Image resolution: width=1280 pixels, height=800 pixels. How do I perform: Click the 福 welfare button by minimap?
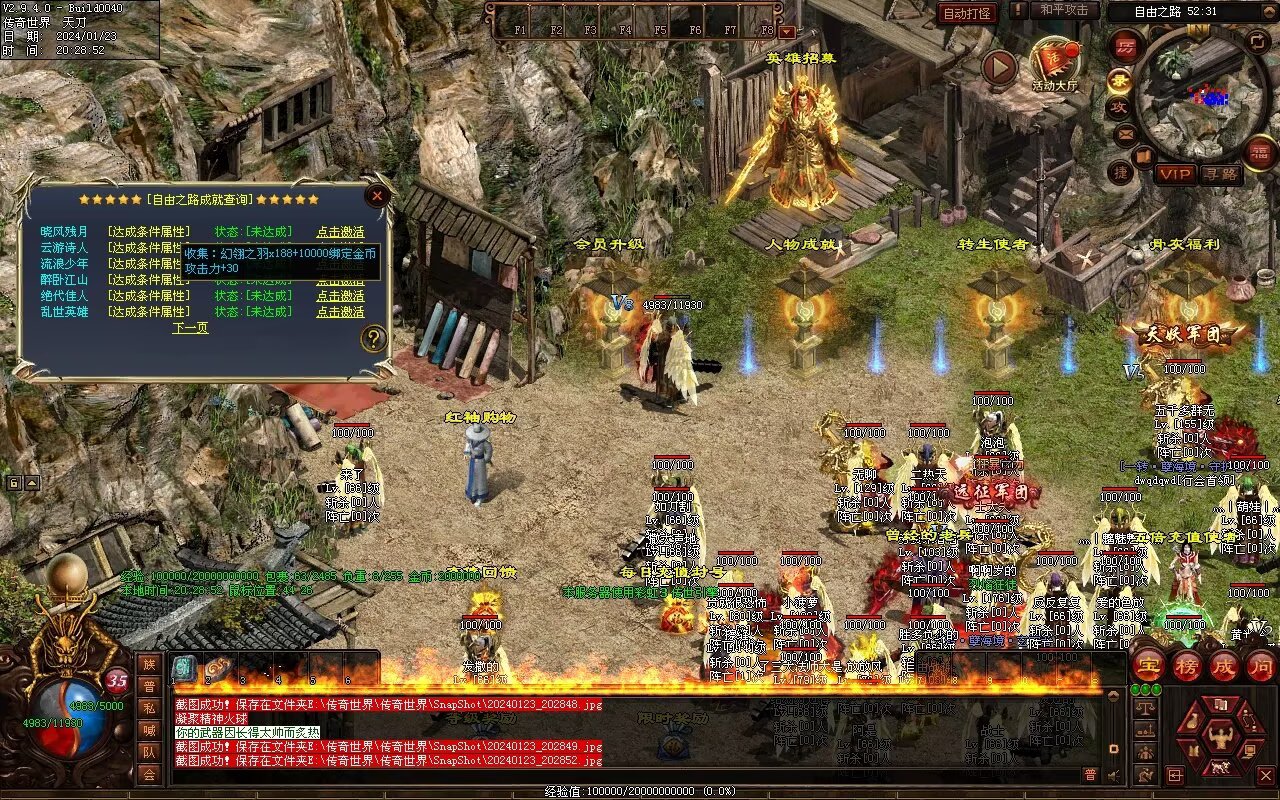[x=1259, y=151]
